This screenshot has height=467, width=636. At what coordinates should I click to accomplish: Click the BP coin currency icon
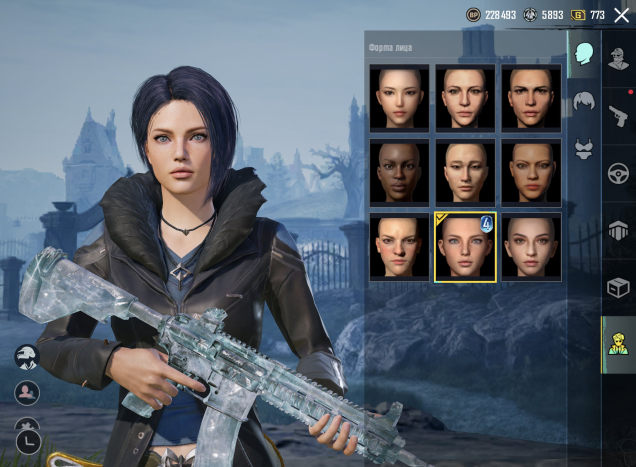tap(473, 15)
